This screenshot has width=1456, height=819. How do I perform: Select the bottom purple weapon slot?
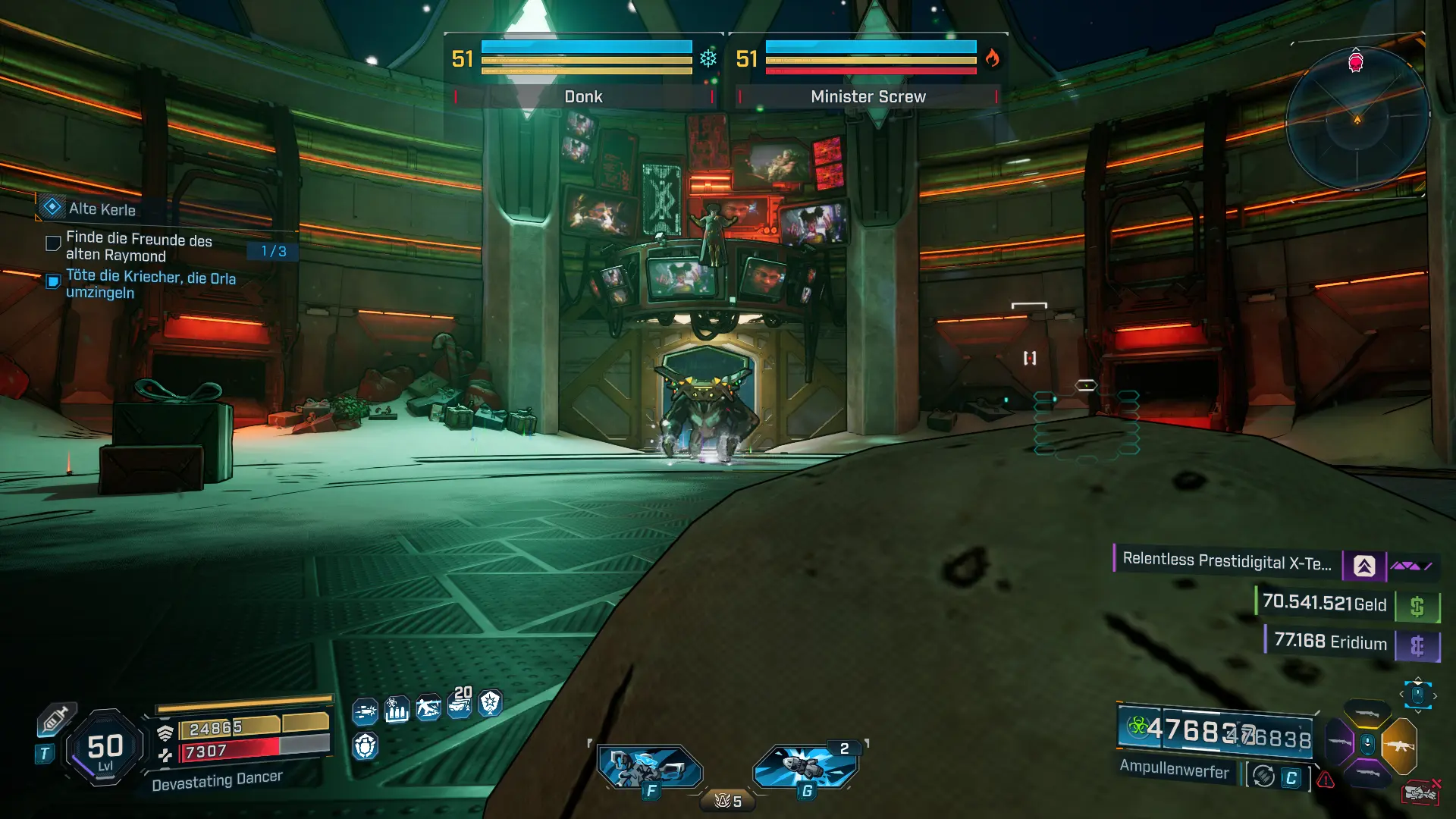pyautogui.click(x=1367, y=773)
